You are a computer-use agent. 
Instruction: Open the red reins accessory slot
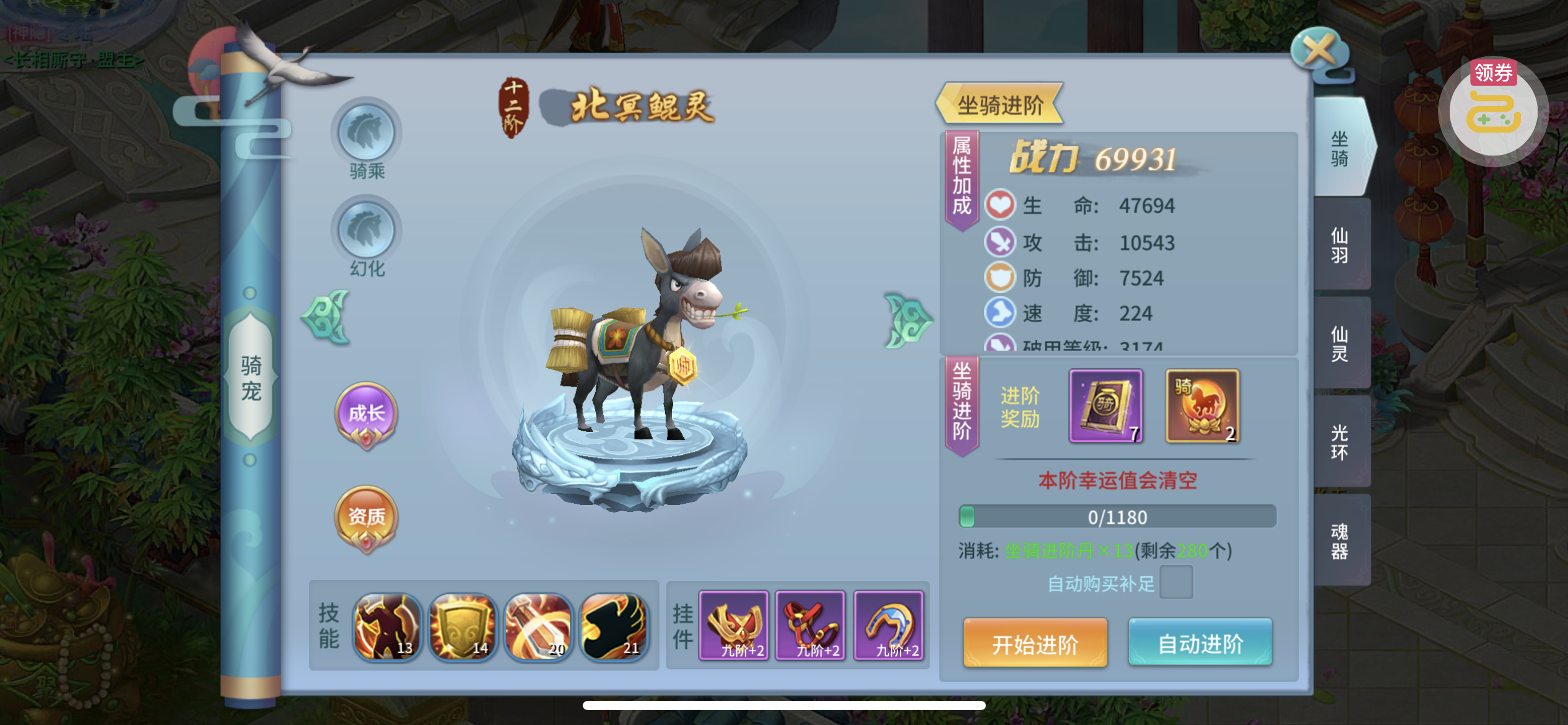point(811,625)
